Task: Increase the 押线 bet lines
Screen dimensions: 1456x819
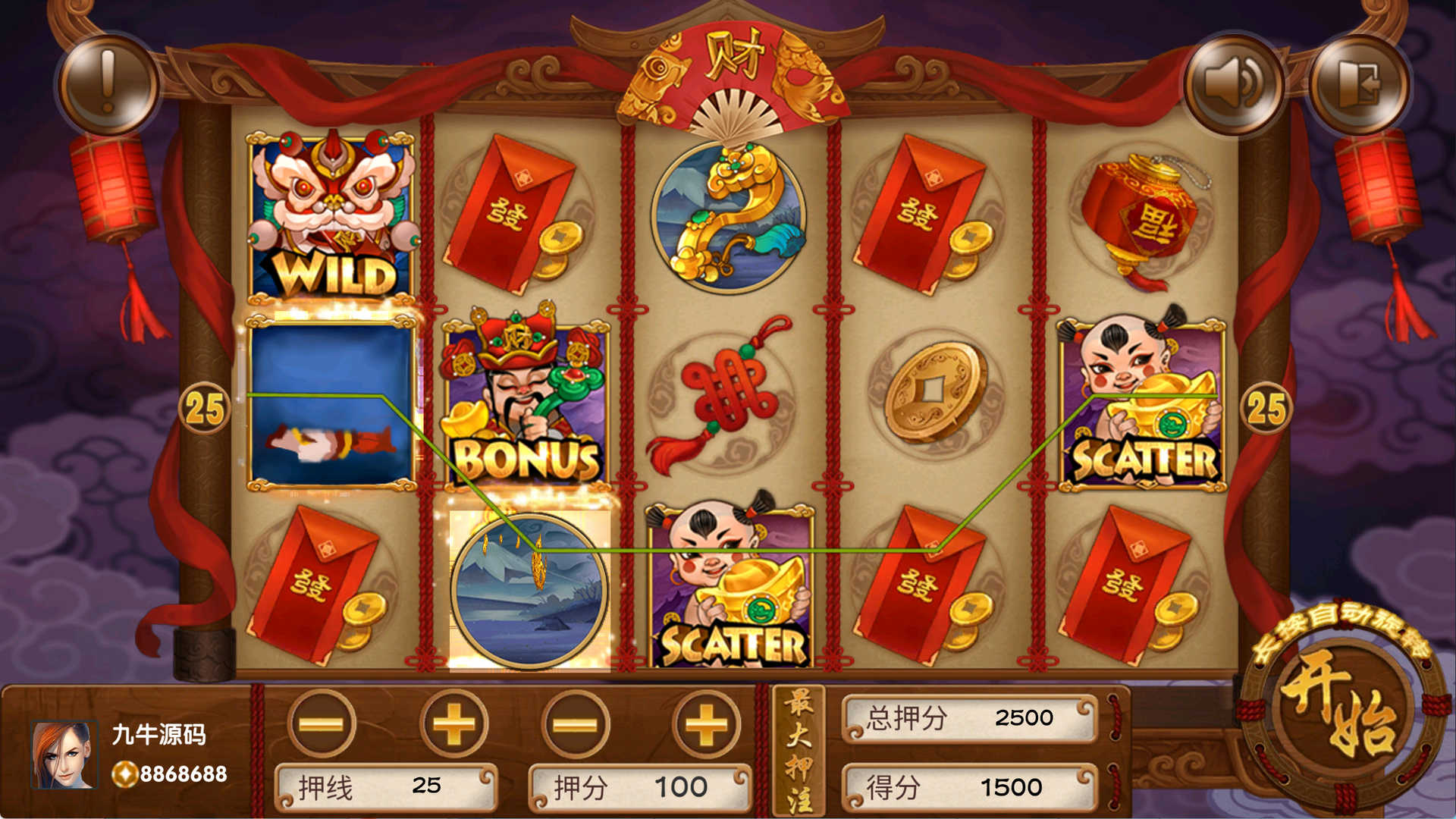Action: point(453,724)
